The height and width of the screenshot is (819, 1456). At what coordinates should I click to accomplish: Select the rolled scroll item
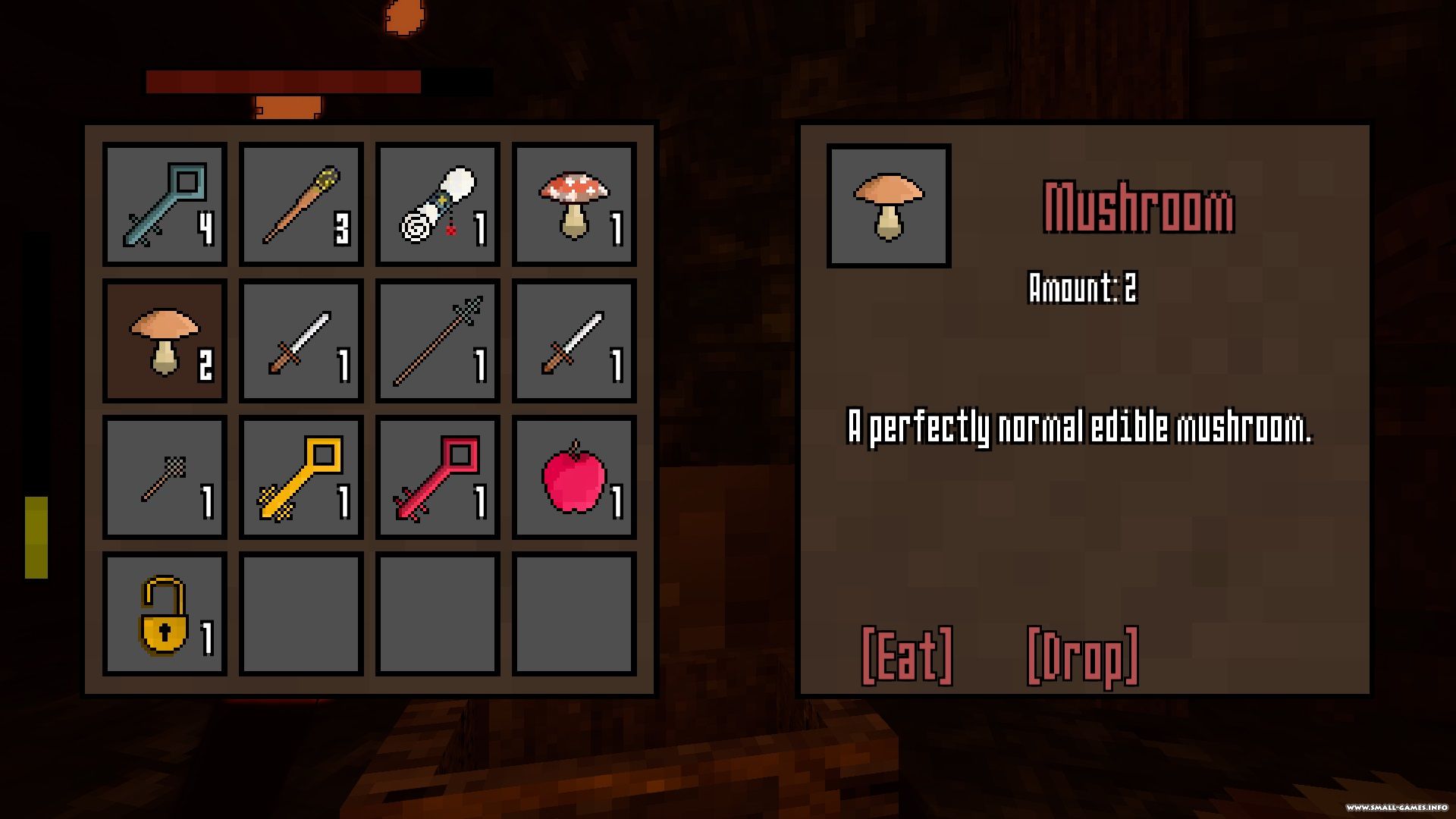pyautogui.click(x=438, y=204)
